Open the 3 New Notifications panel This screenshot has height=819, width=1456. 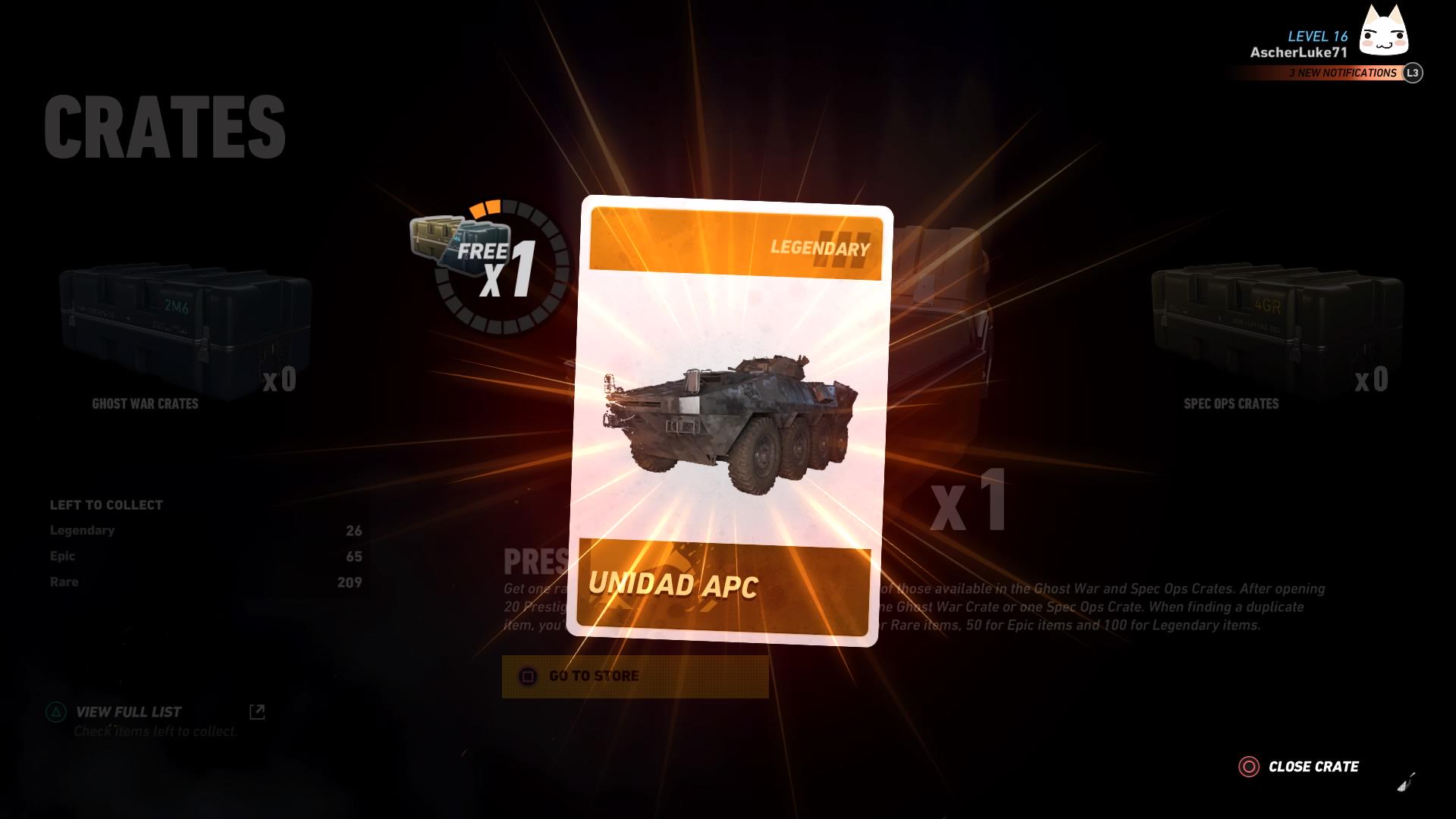coord(1343,74)
